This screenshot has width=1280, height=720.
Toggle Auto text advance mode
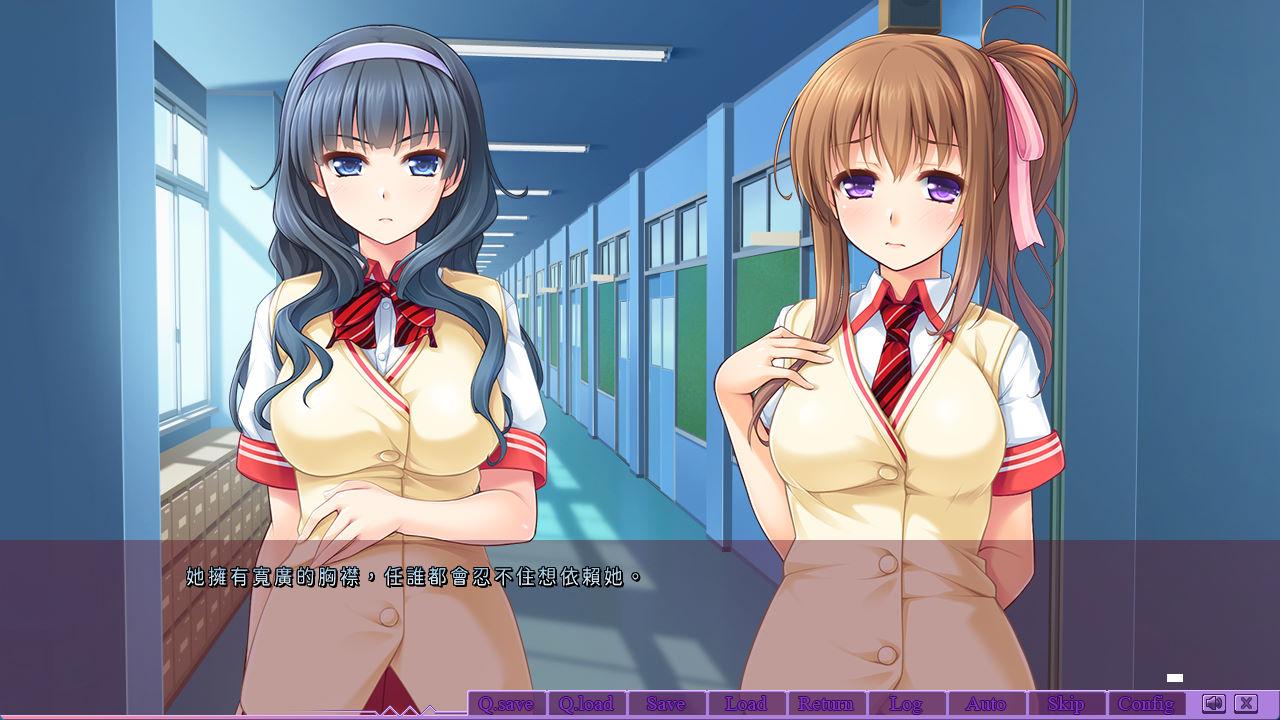click(x=986, y=704)
